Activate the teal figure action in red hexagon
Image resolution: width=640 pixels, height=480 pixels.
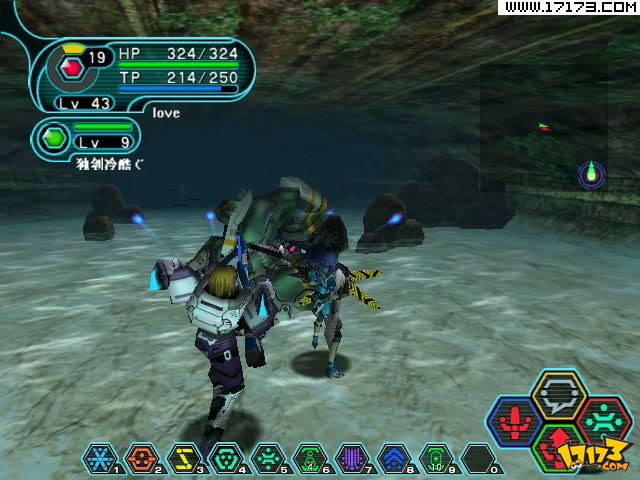[601, 419]
